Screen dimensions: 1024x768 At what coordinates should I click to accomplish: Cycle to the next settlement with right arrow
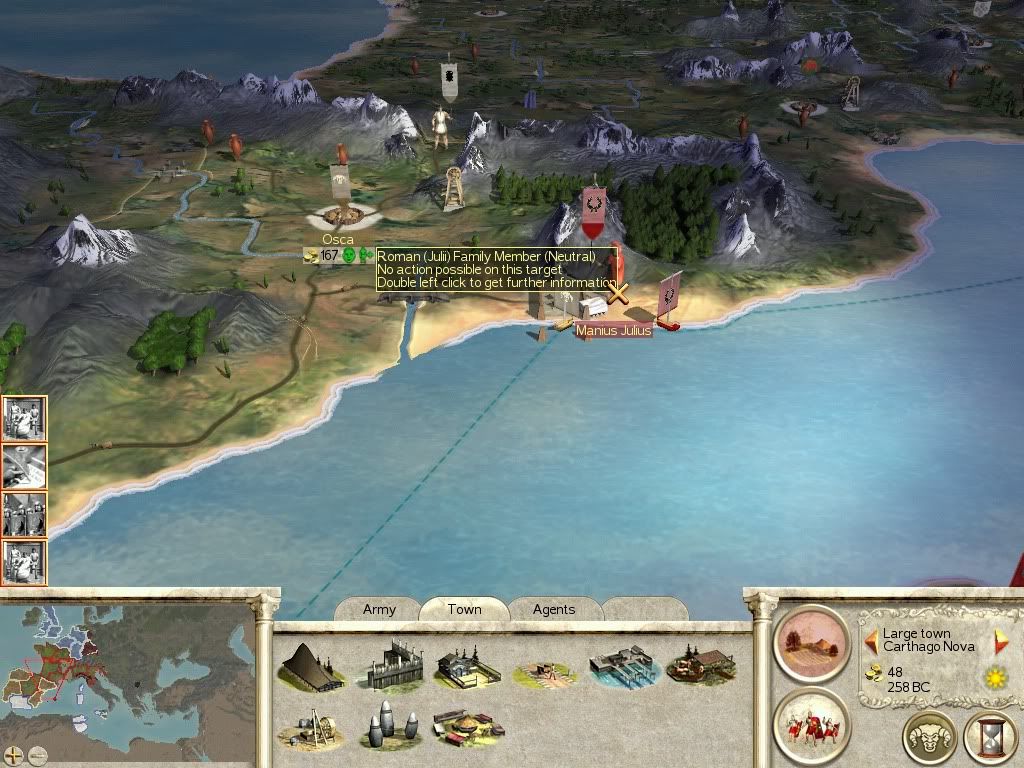click(x=1001, y=641)
